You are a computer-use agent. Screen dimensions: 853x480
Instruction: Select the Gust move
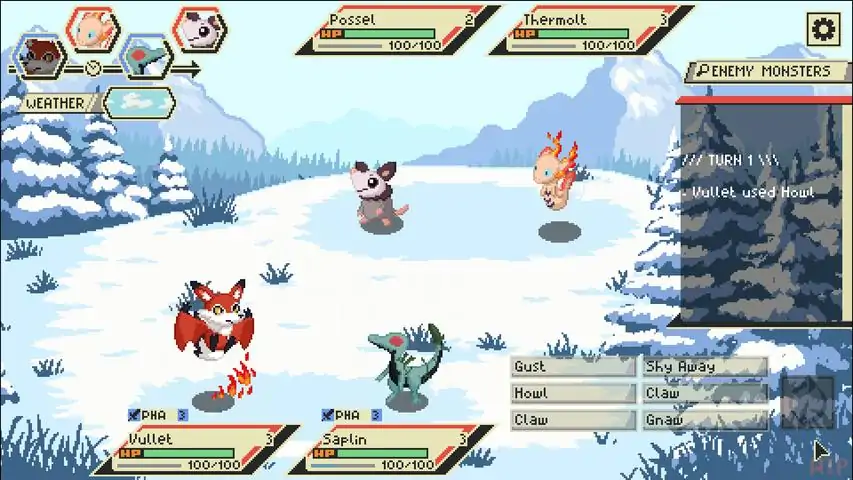coord(573,367)
